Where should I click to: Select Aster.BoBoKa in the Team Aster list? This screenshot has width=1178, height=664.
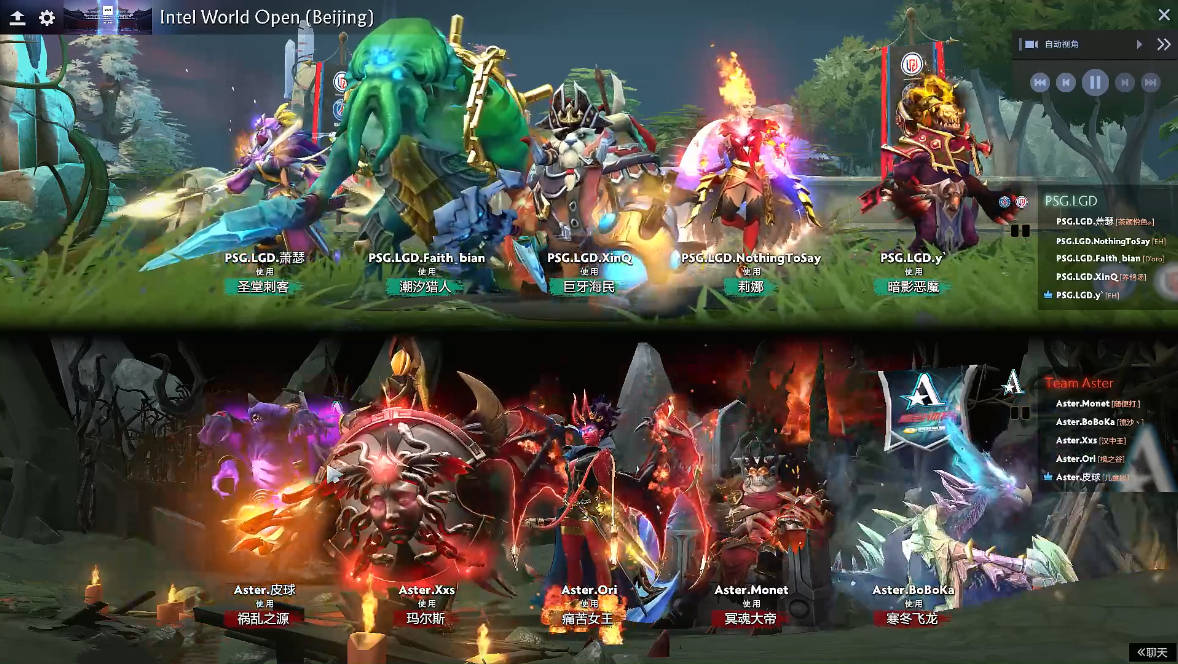[x=1086, y=422]
